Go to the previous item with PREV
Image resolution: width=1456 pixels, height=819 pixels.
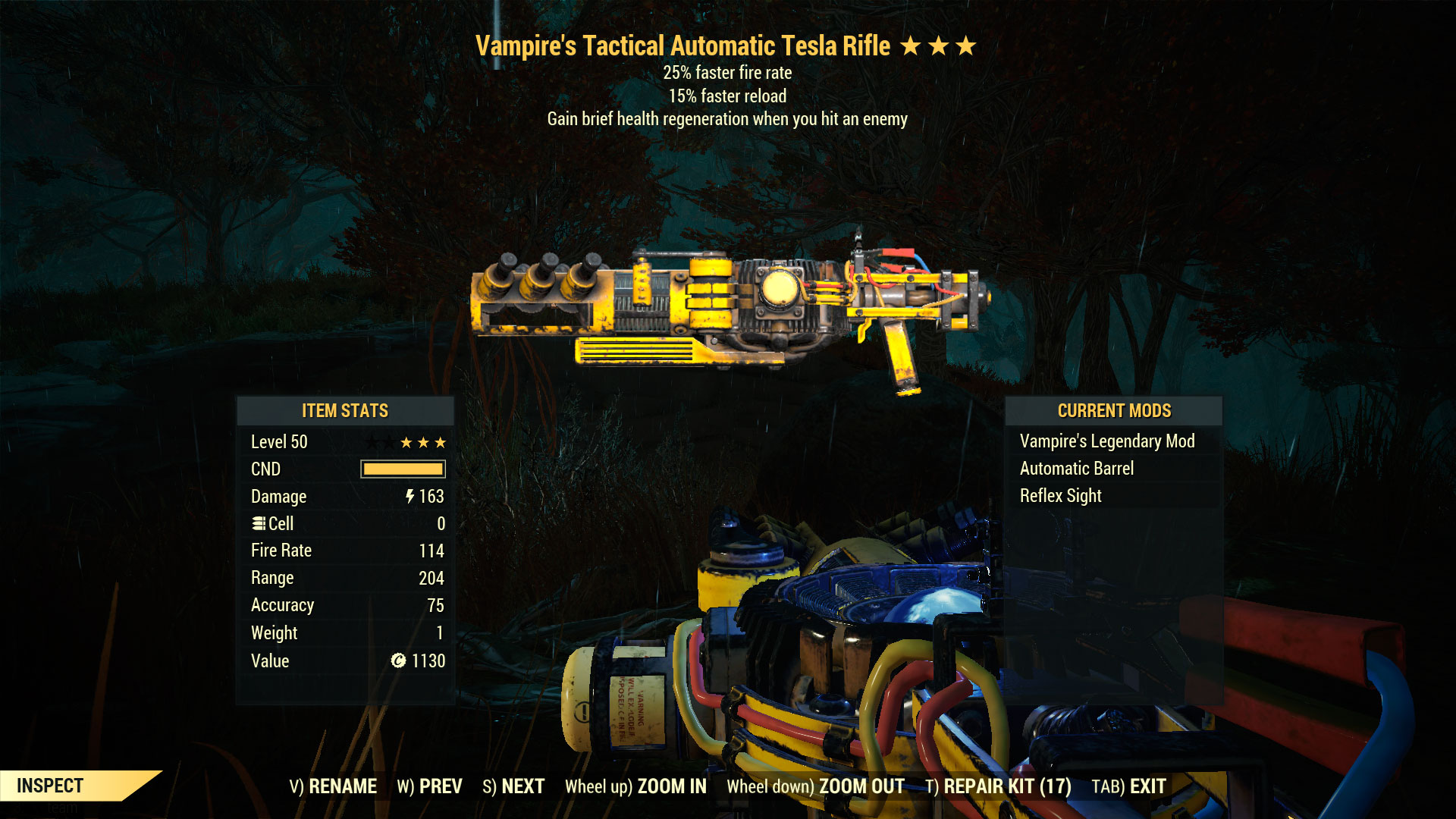[429, 786]
